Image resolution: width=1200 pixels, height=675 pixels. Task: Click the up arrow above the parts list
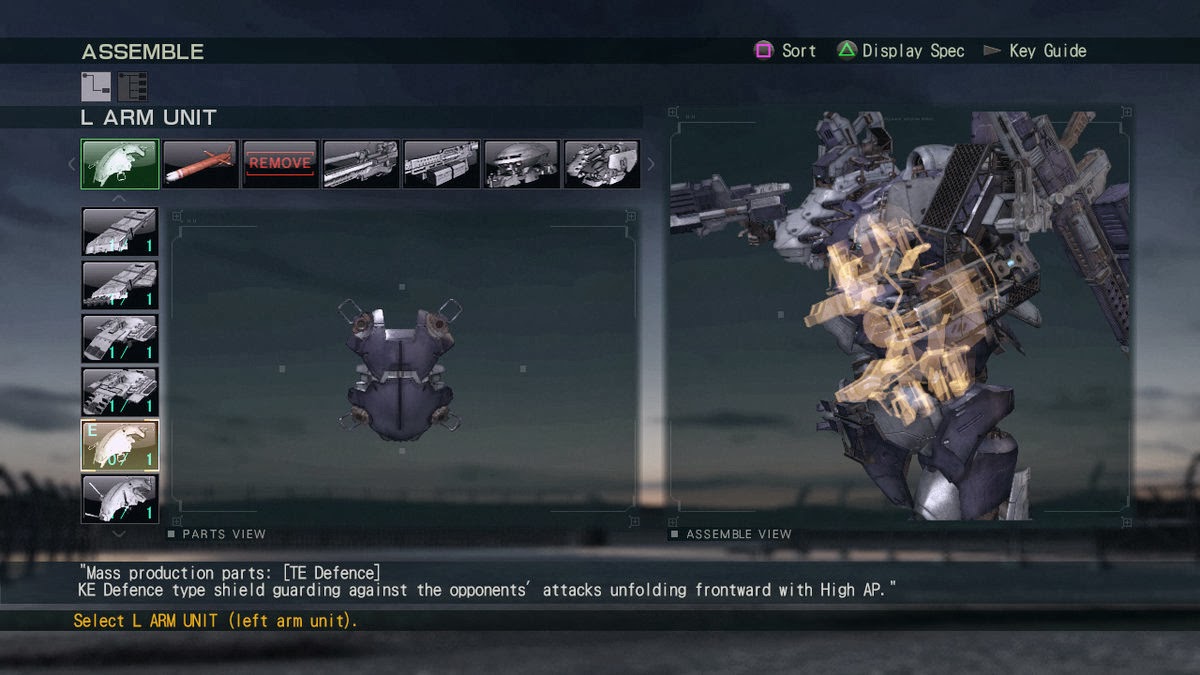pyautogui.click(x=119, y=199)
